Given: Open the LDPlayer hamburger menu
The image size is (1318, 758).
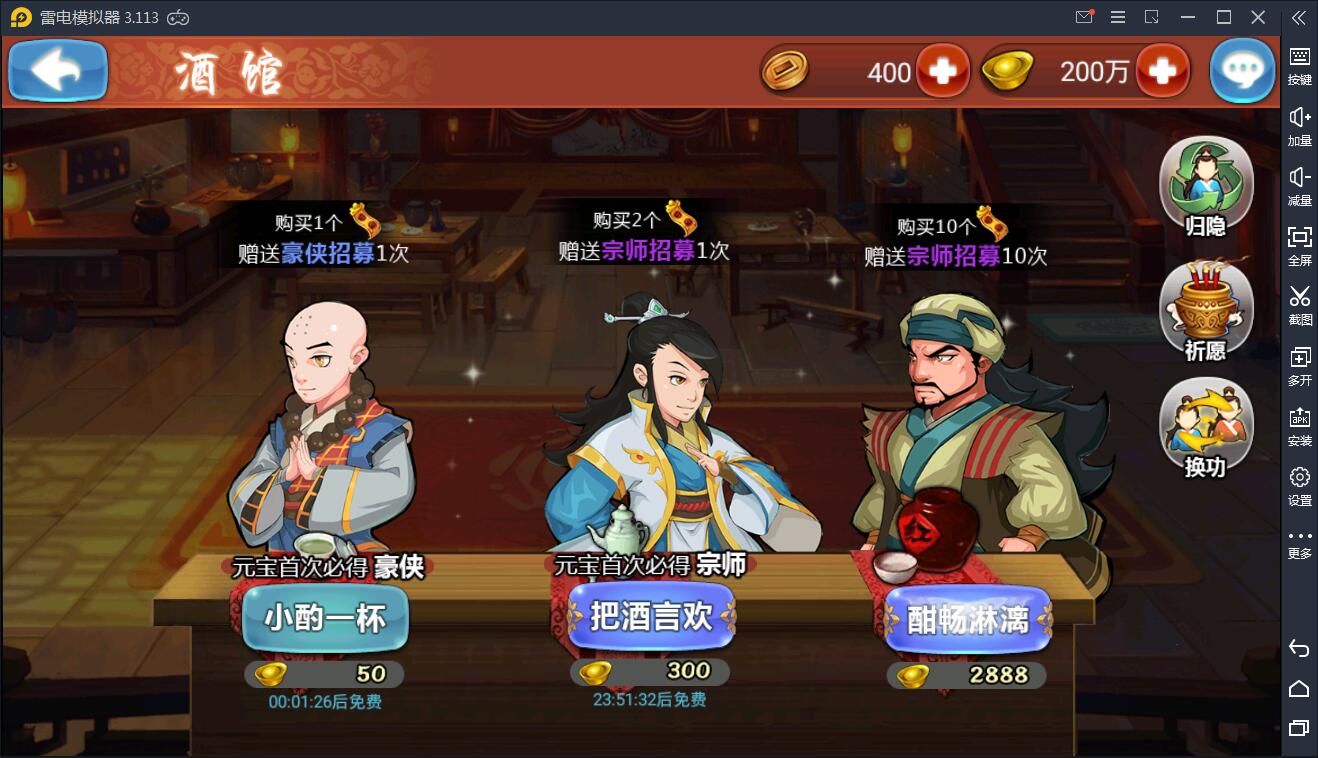Looking at the screenshot, I should click(x=1118, y=17).
